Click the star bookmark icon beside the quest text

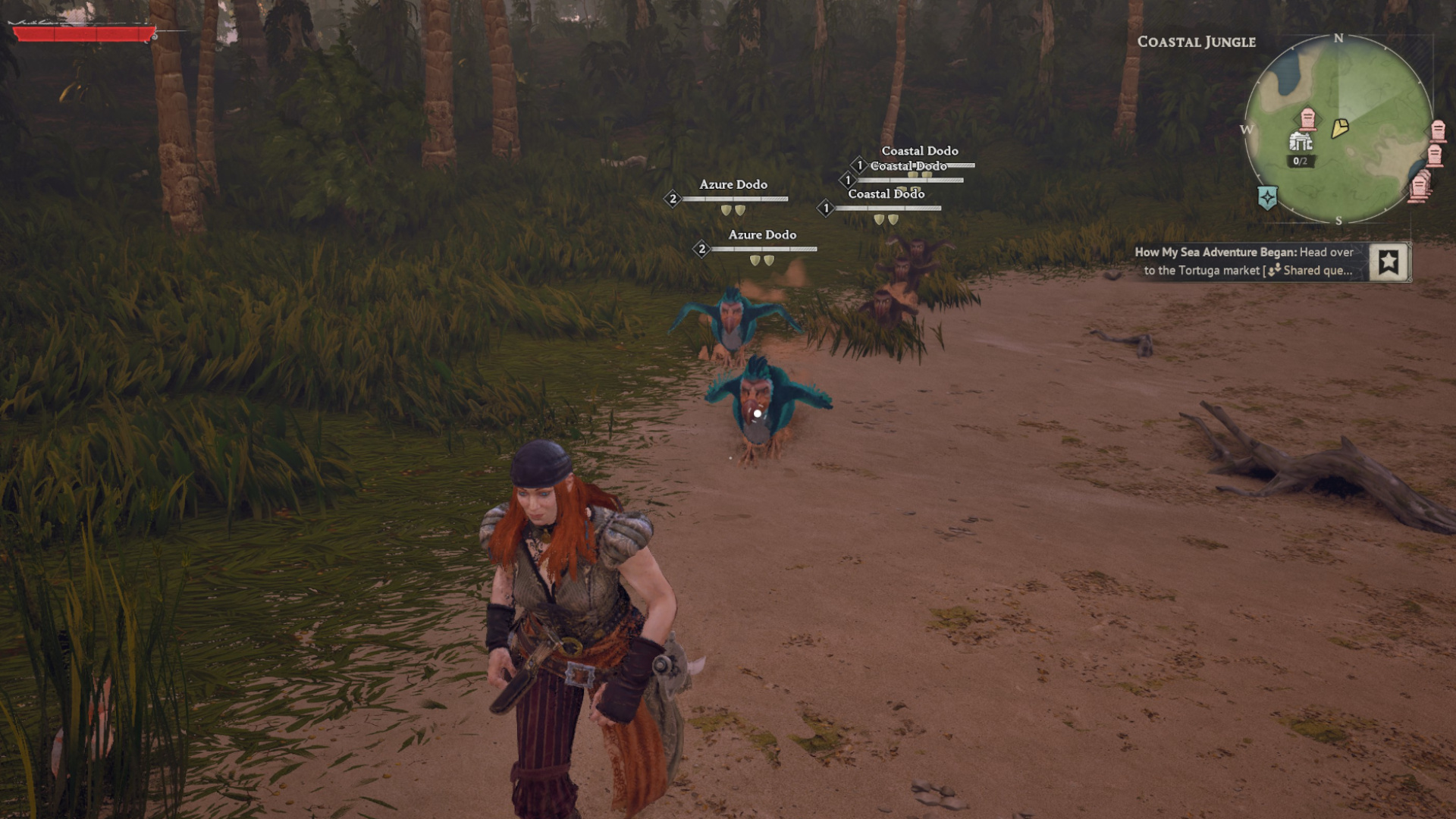[x=1388, y=260]
